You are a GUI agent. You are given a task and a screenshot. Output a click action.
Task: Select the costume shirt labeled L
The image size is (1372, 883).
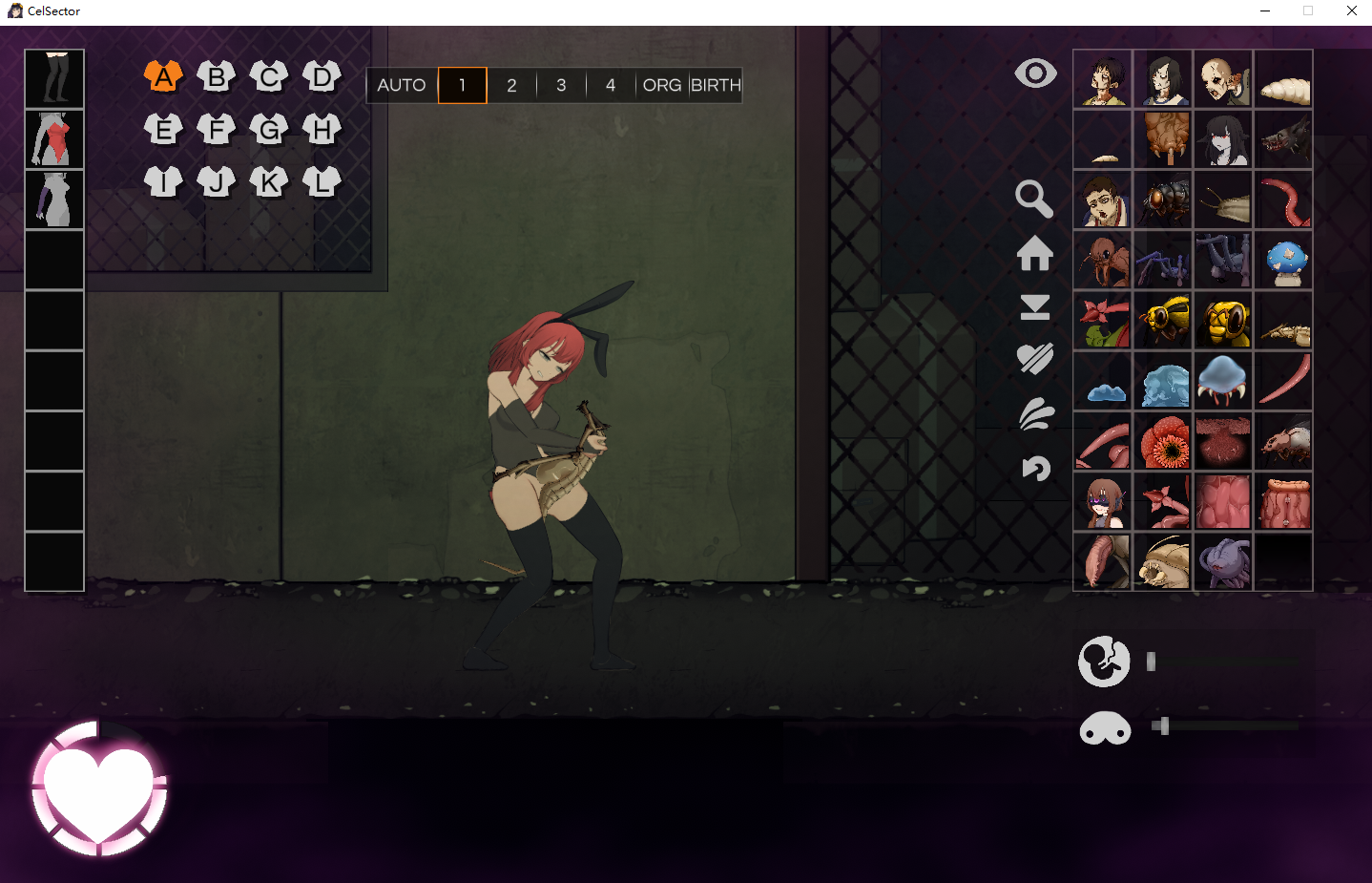tap(322, 181)
